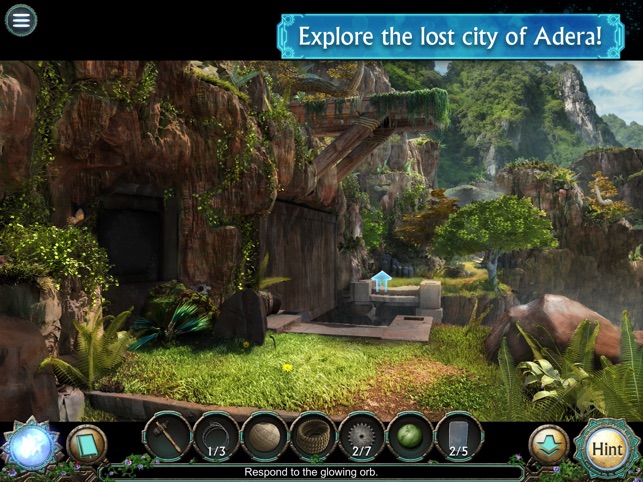Select the hammer inventory slot
The height and width of the screenshot is (482, 643).
pos(167,436)
